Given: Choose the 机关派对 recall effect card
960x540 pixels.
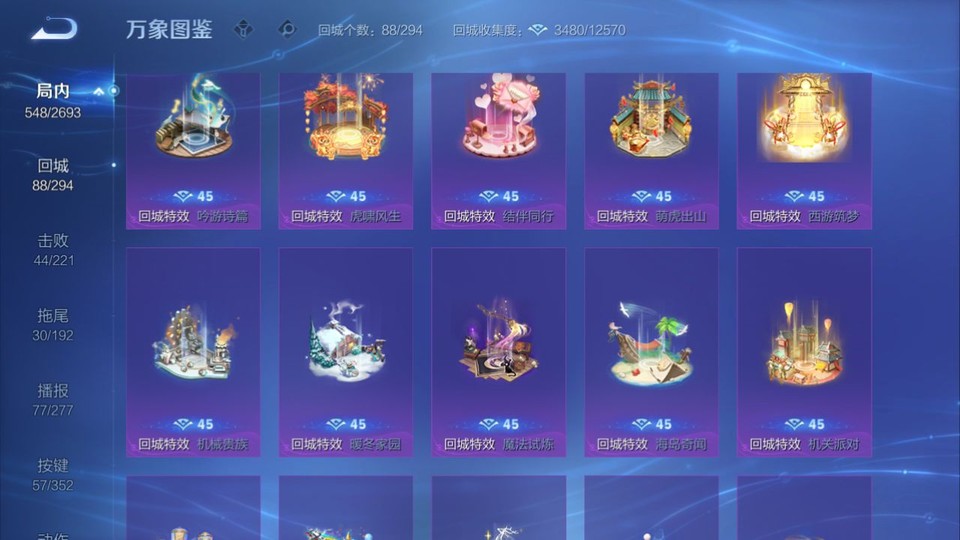Looking at the screenshot, I should click(x=804, y=352).
